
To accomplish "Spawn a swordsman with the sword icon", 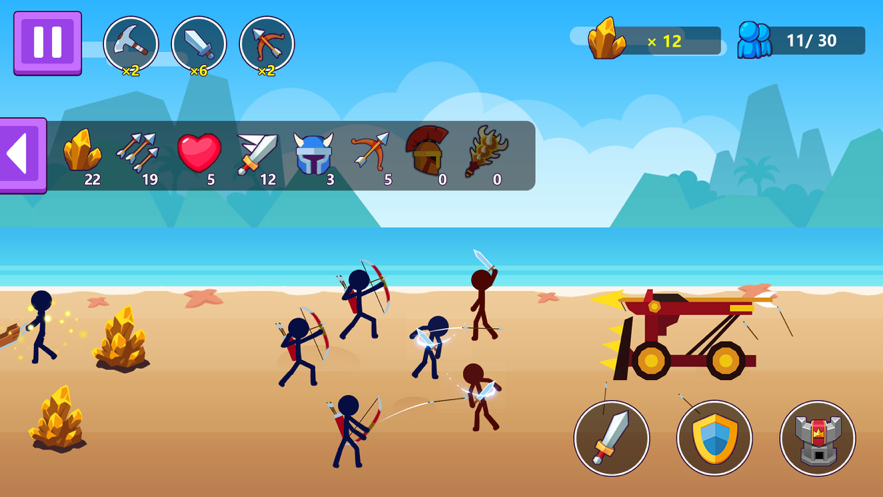I will [x=199, y=44].
